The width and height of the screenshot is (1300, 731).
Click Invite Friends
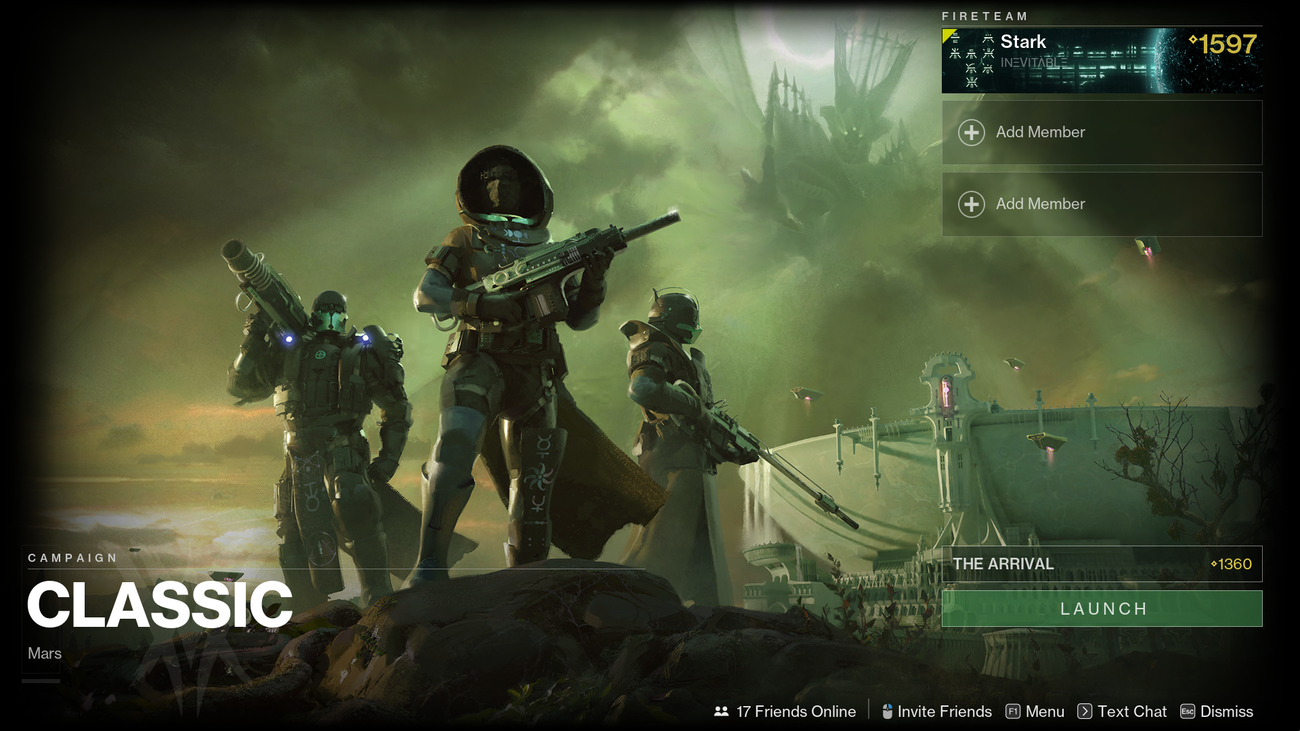point(944,711)
